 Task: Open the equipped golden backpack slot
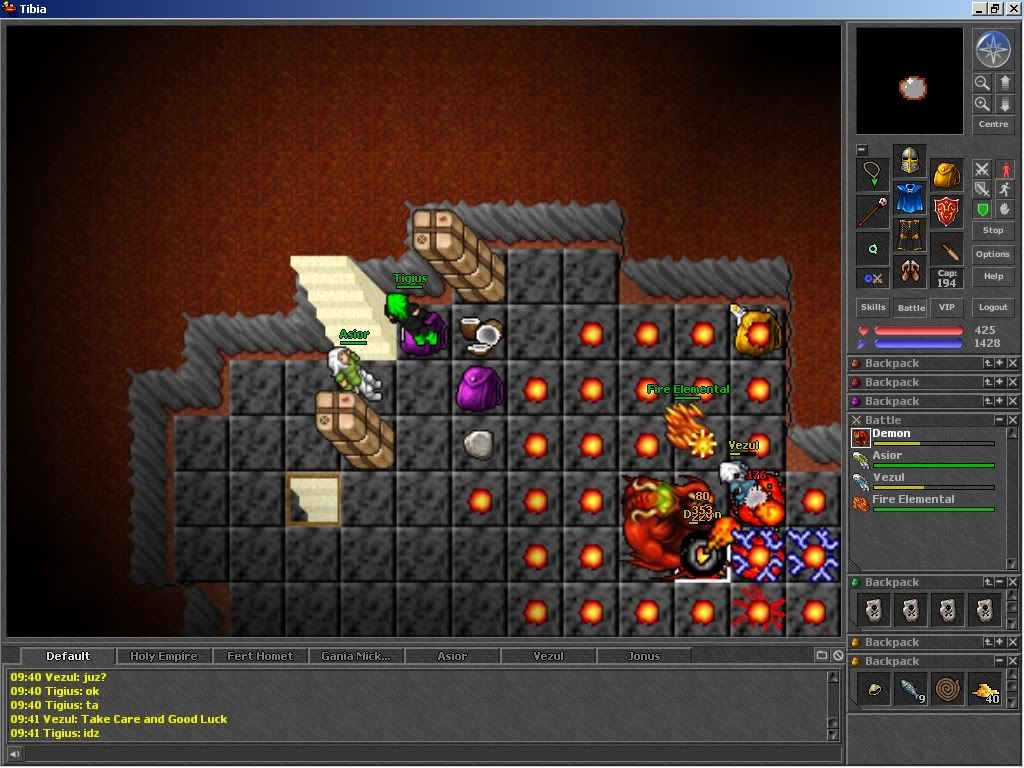946,174
